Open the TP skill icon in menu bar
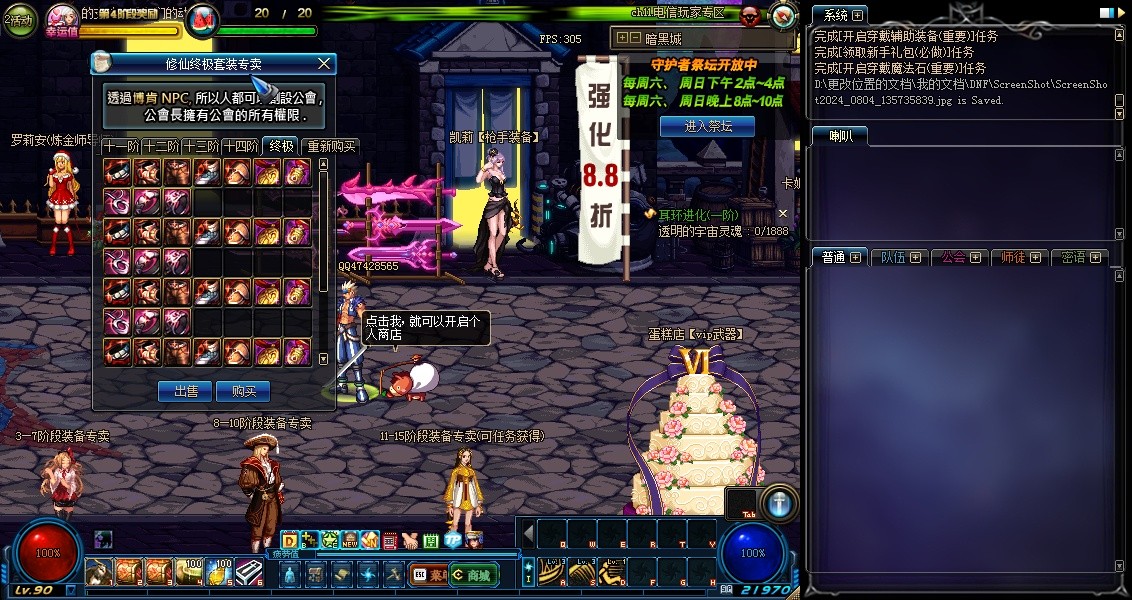Screen dimensions: 1132x600 452,540
